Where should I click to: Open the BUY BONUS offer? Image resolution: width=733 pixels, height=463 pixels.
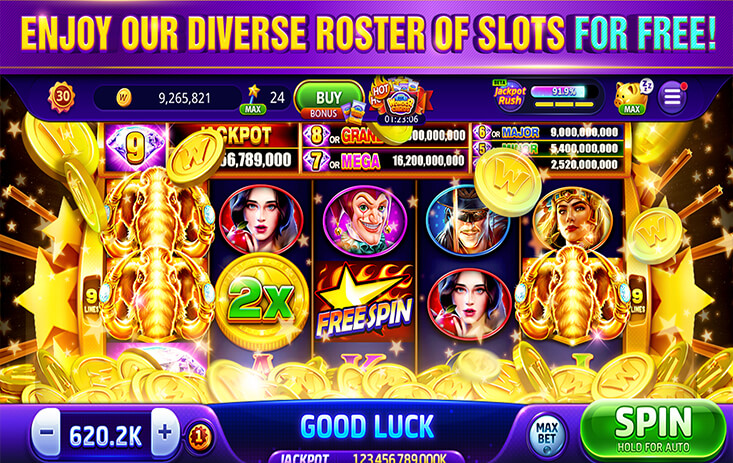pyautogui.click(x=329, y=98)
